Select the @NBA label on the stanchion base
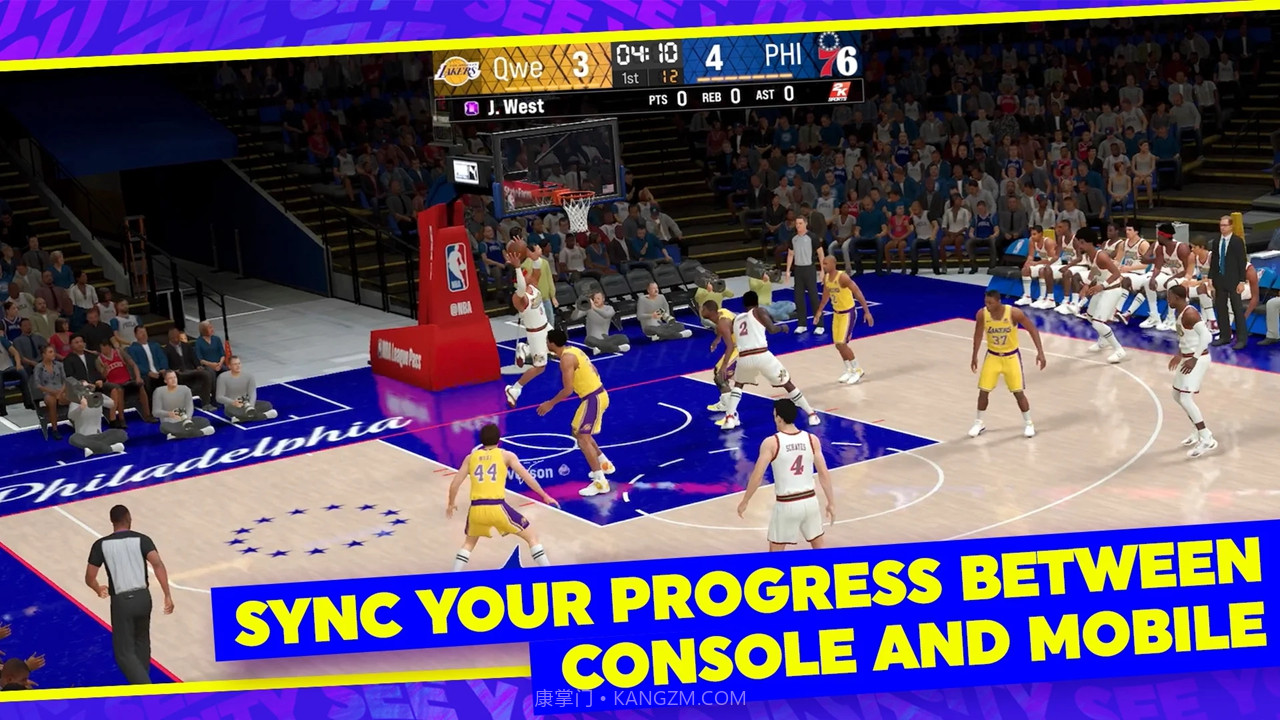This screenshot has width=1280, height=720. [x=460, y=306]
